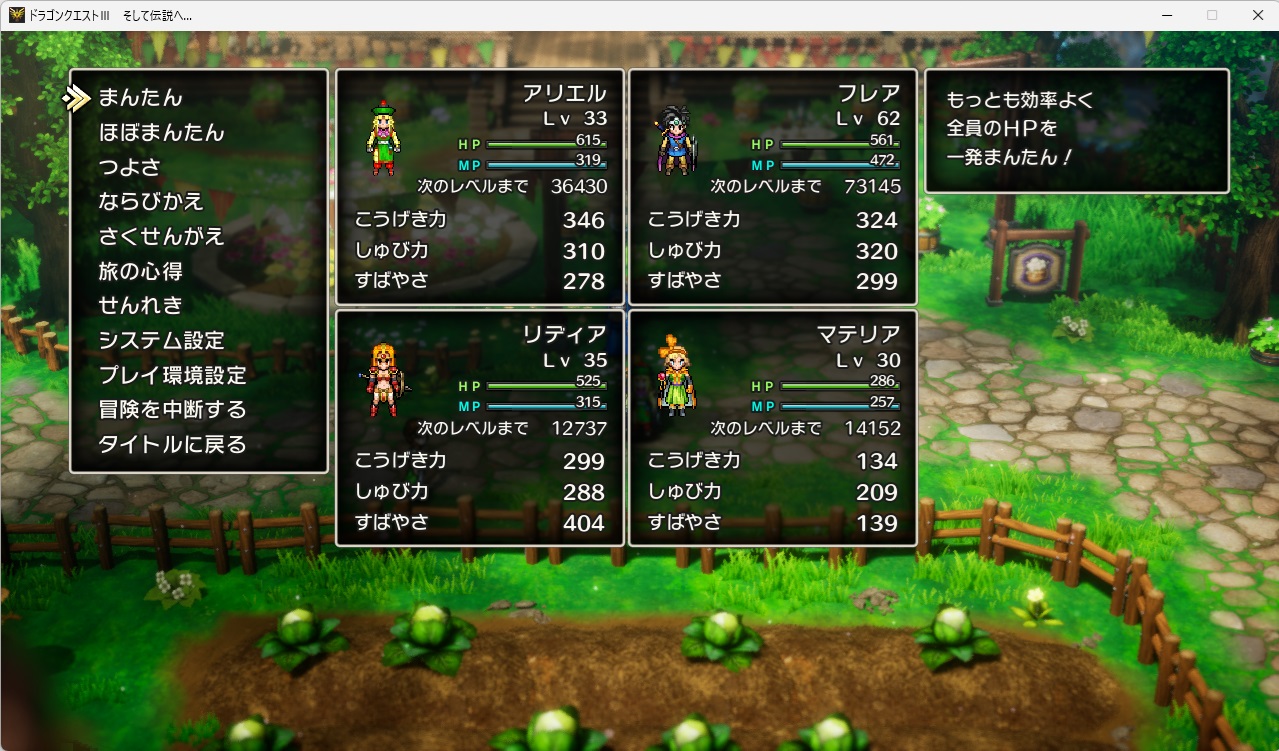Minimize the game window
Screen dimensions: 1279x751
click(1167, 15)
